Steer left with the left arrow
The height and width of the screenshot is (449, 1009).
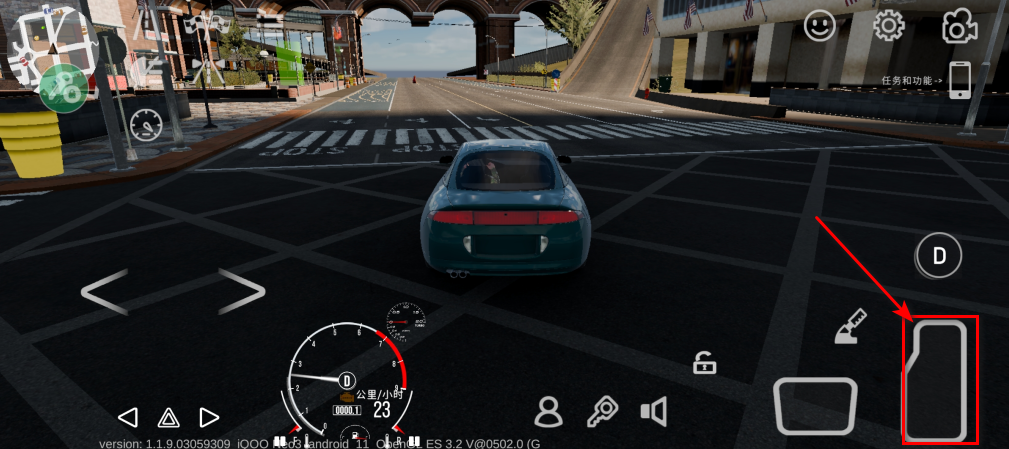(x=103, y=292)
